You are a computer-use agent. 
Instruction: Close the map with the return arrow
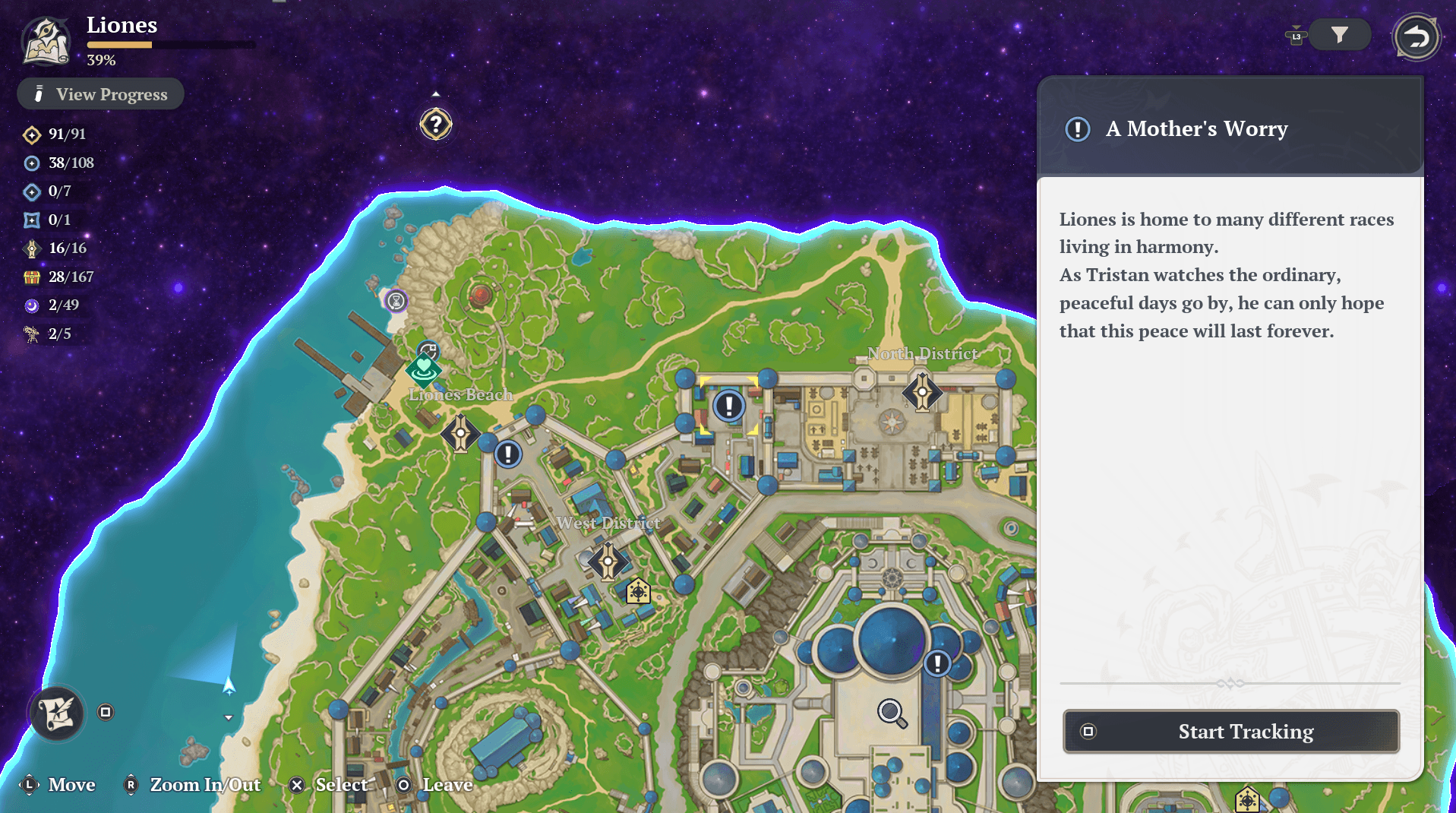click(1416, 36)
